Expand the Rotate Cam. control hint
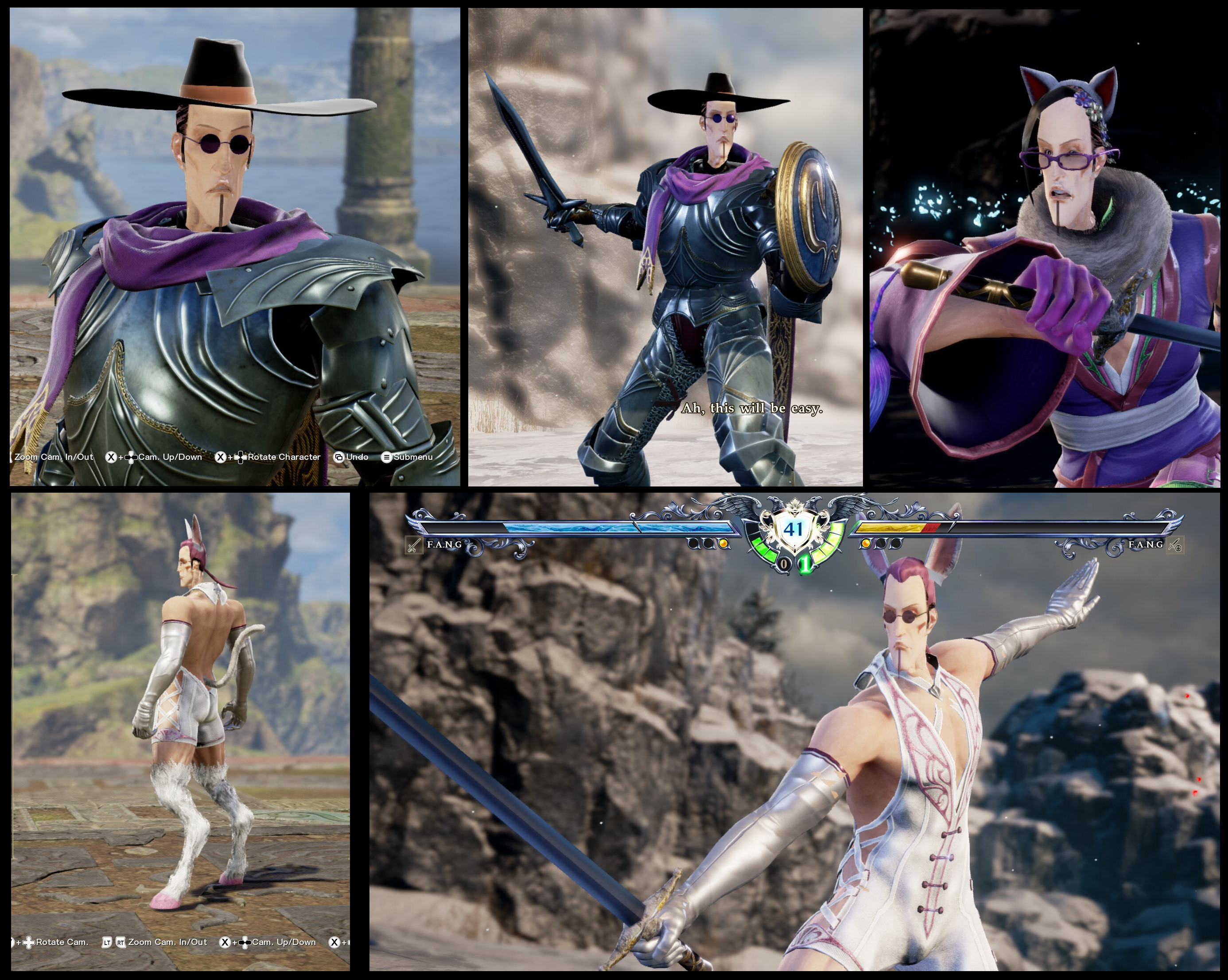The width and height of the screenshot is (1228, 980). coord(62,942)
